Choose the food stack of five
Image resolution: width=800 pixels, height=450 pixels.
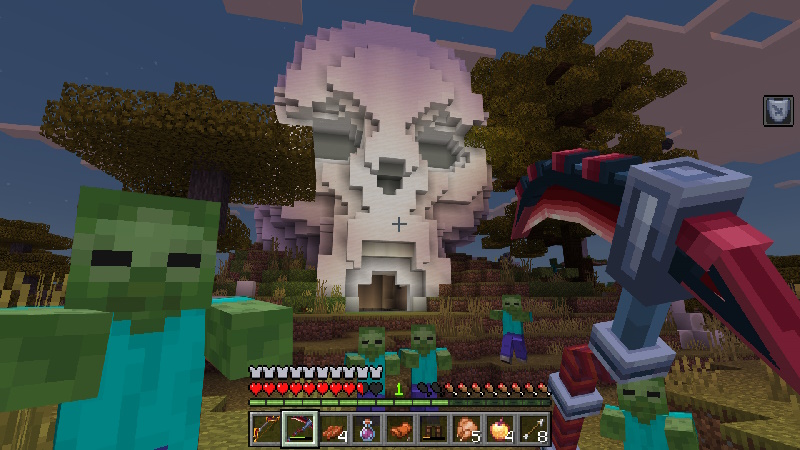pos(467,428)
